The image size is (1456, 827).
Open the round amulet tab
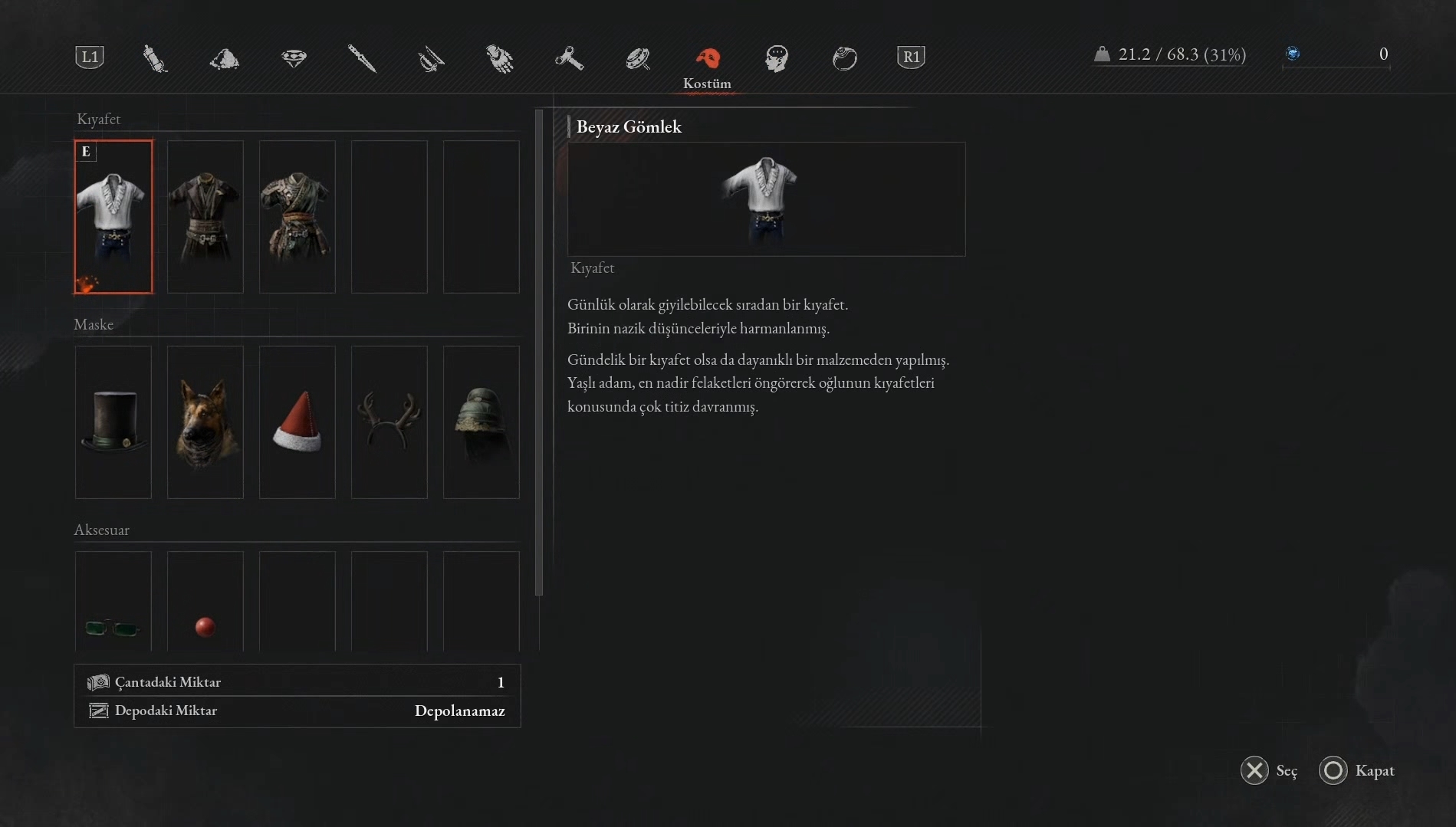tap(637, 58)
